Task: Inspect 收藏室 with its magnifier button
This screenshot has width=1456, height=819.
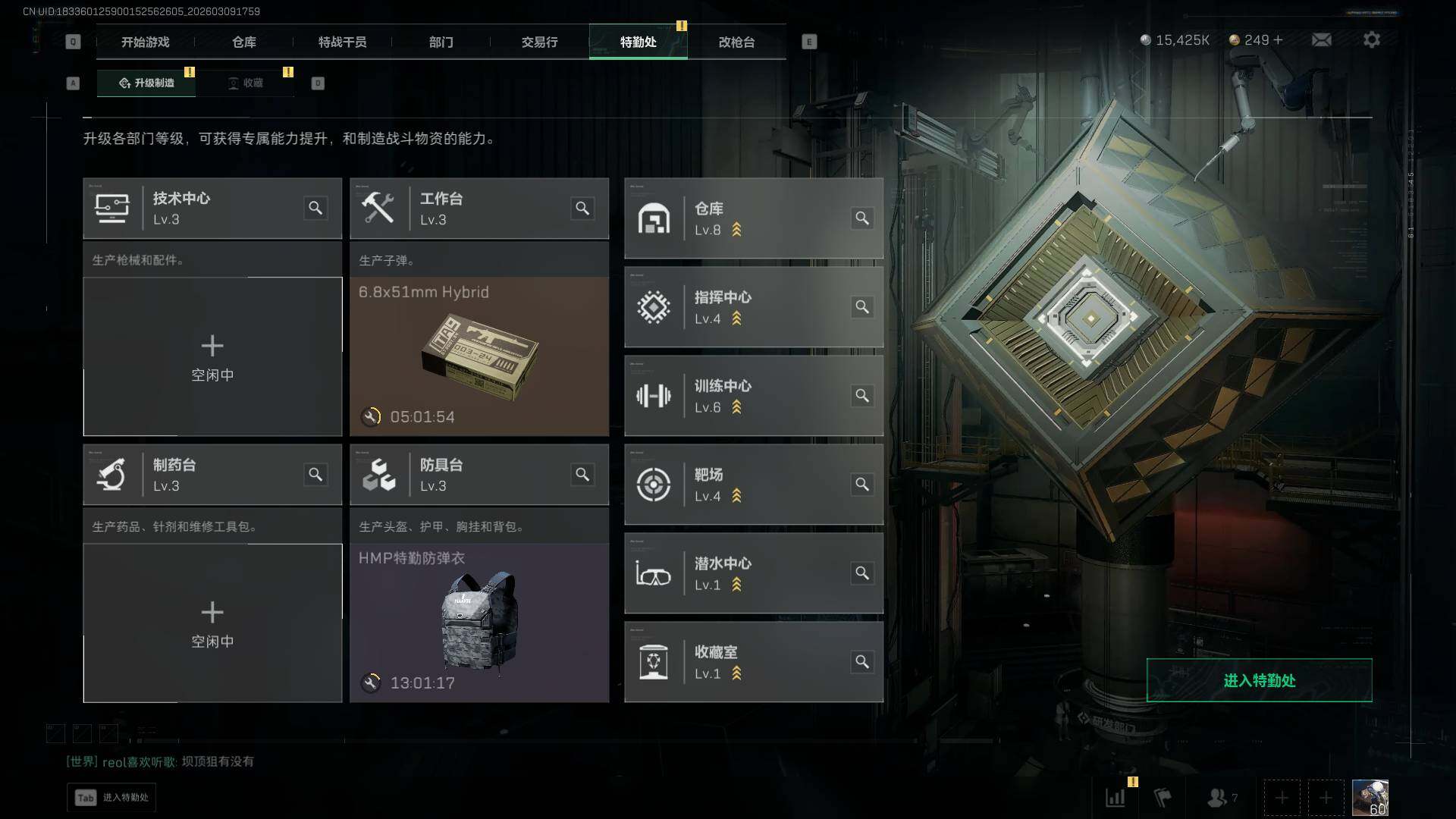Action: pos(862,662)
